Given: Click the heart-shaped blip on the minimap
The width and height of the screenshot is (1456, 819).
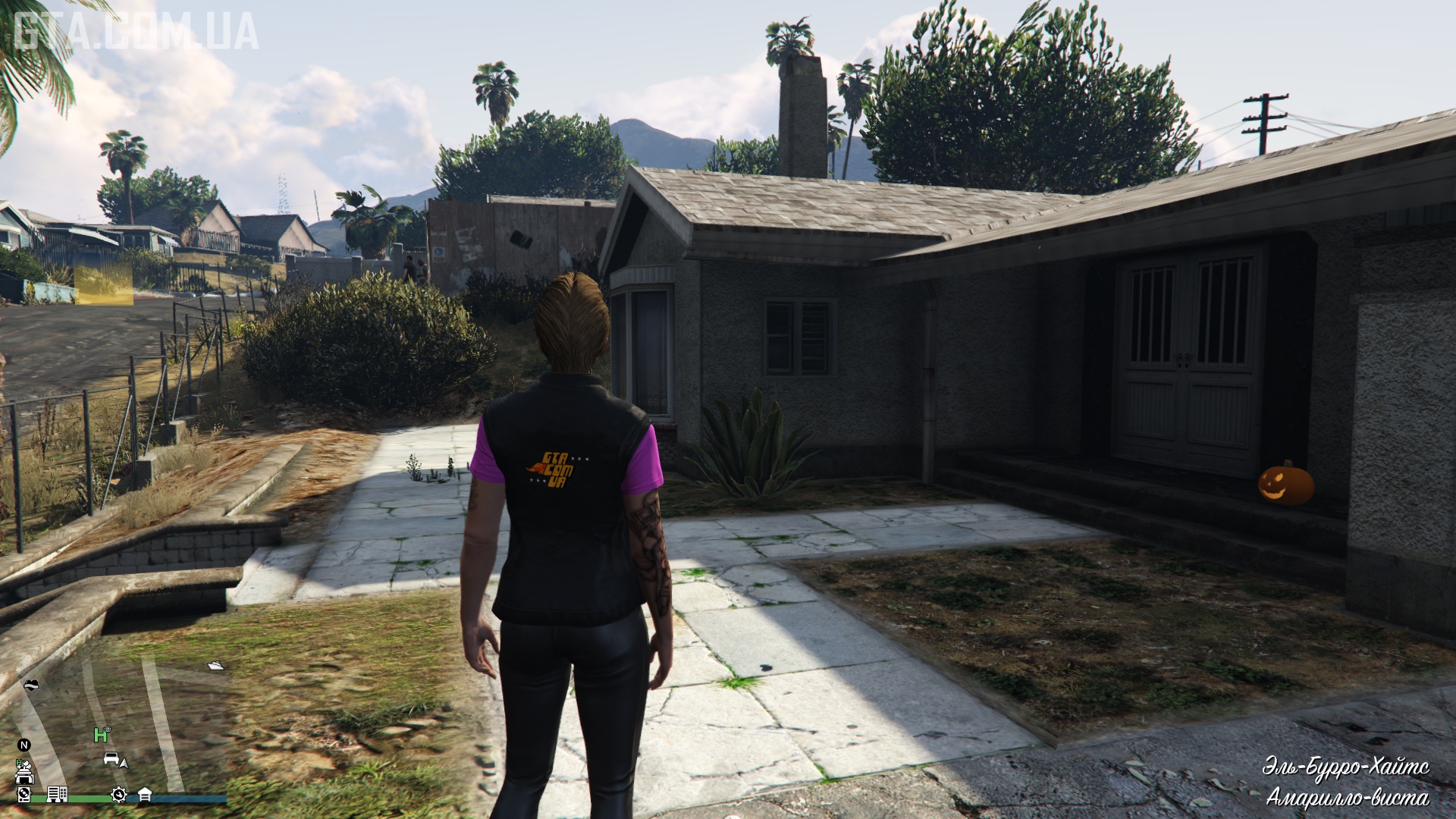Looking at the screenshot, I should point(31,686).
